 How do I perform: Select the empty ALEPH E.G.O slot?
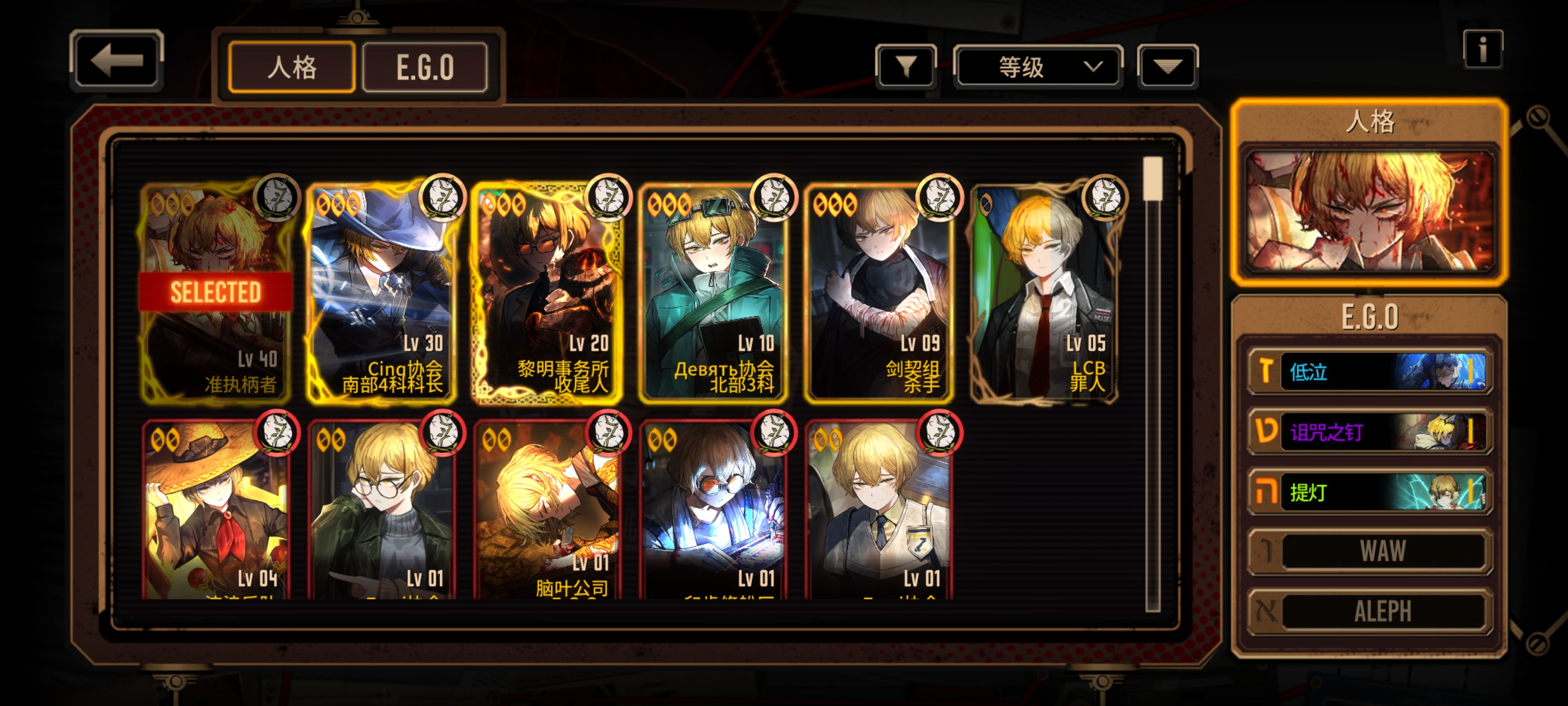1369,611
